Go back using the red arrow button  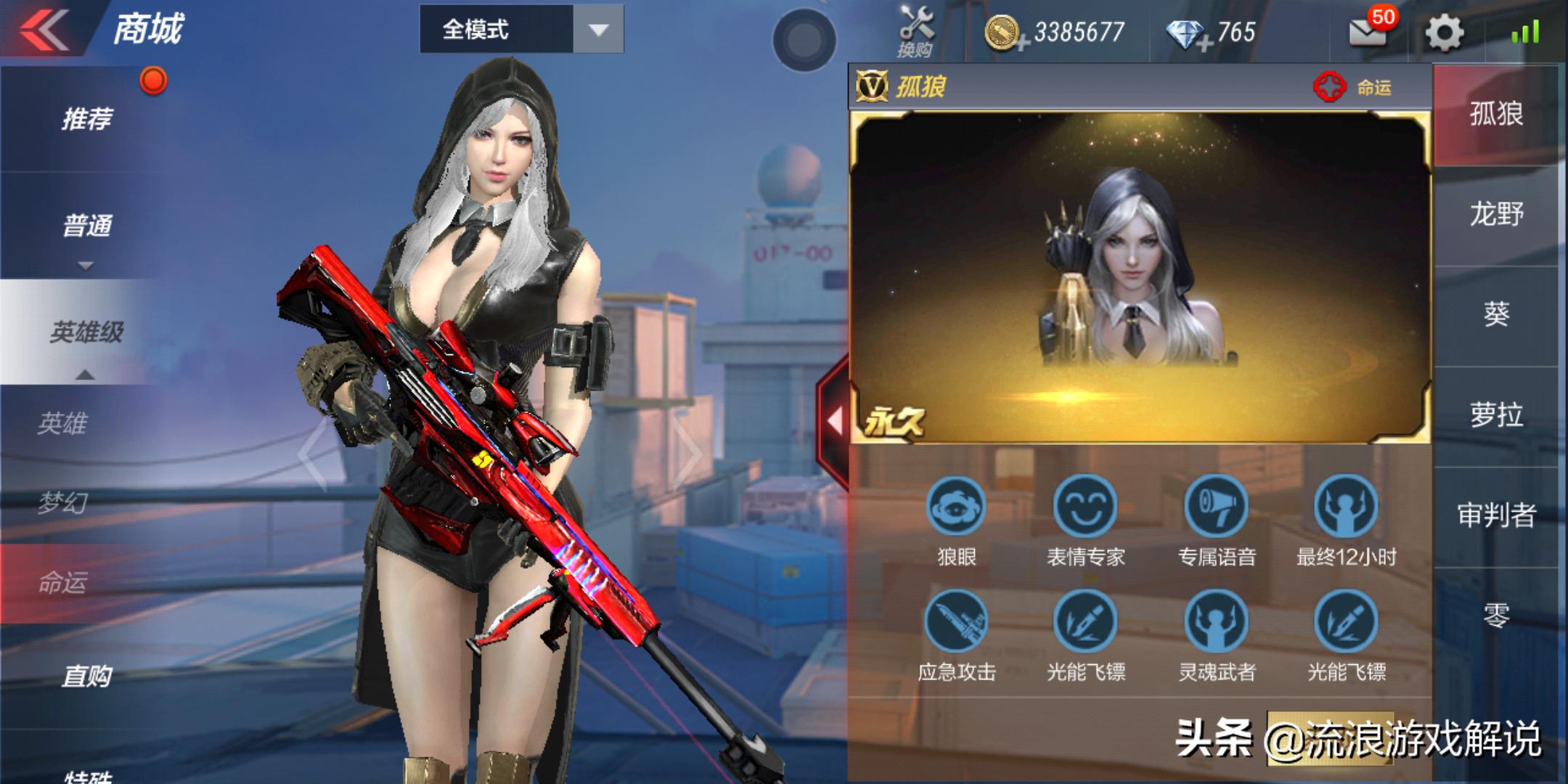45,30
